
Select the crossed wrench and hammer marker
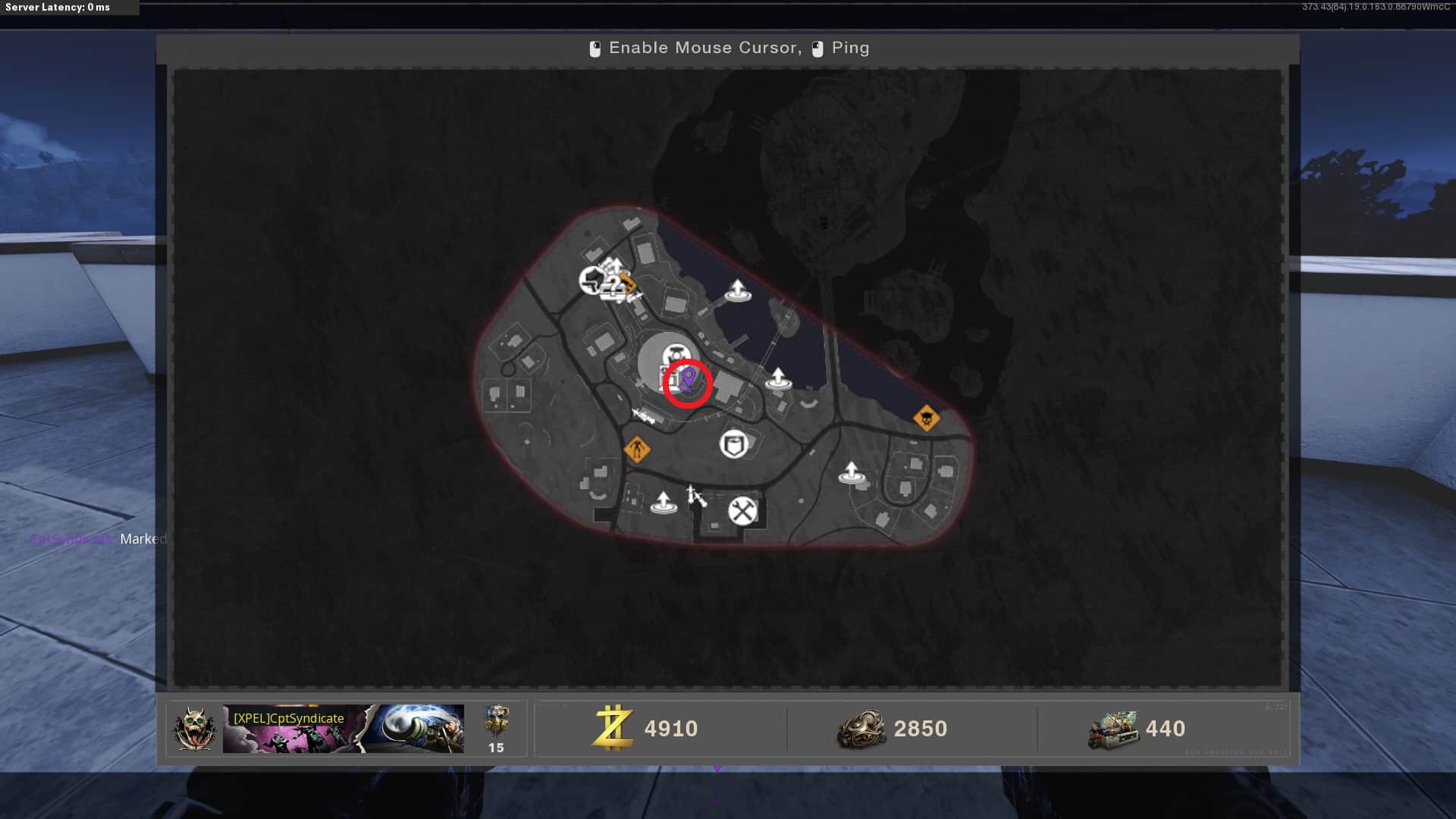pos(742,511)
